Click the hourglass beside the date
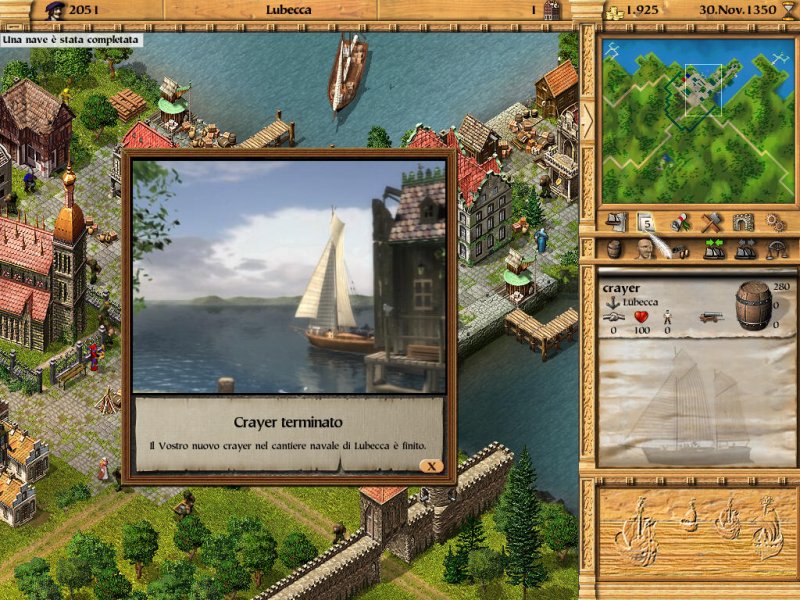The width and height of the screenshot is (800, 600). coord(788,10)
